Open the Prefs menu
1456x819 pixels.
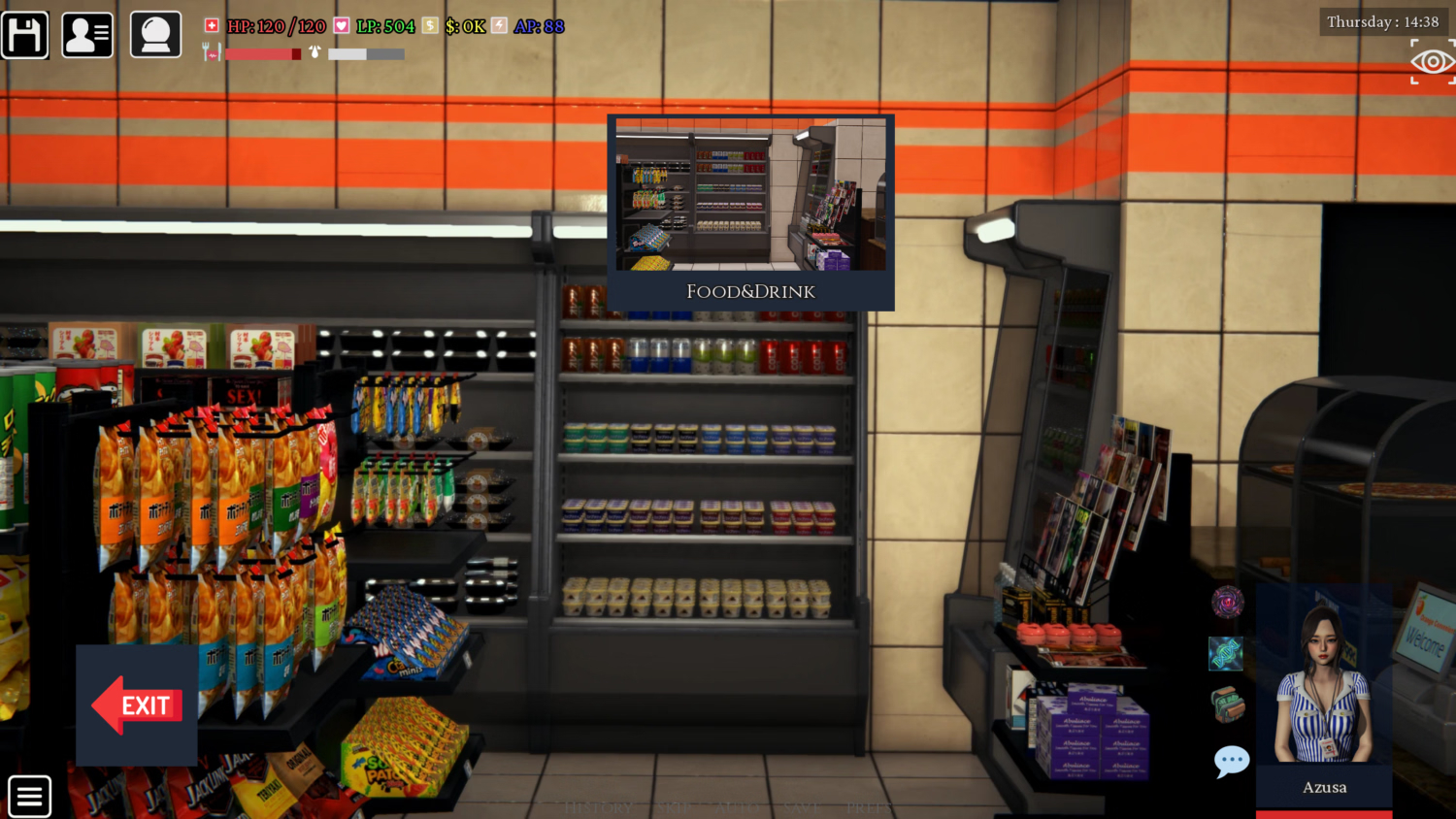click(869, 807)
